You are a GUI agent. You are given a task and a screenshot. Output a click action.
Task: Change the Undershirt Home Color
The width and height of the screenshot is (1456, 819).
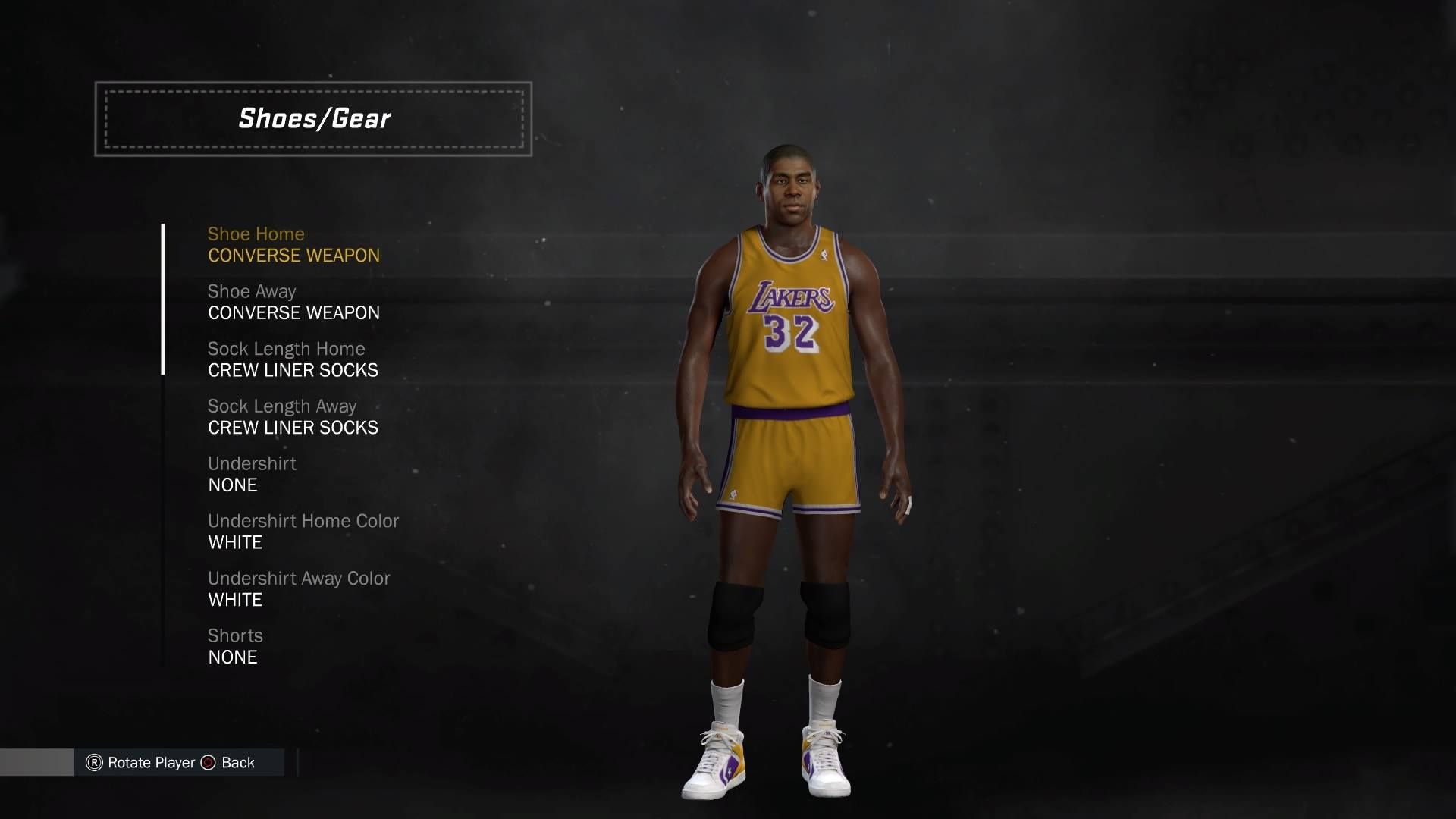click(x=303, y=532)
